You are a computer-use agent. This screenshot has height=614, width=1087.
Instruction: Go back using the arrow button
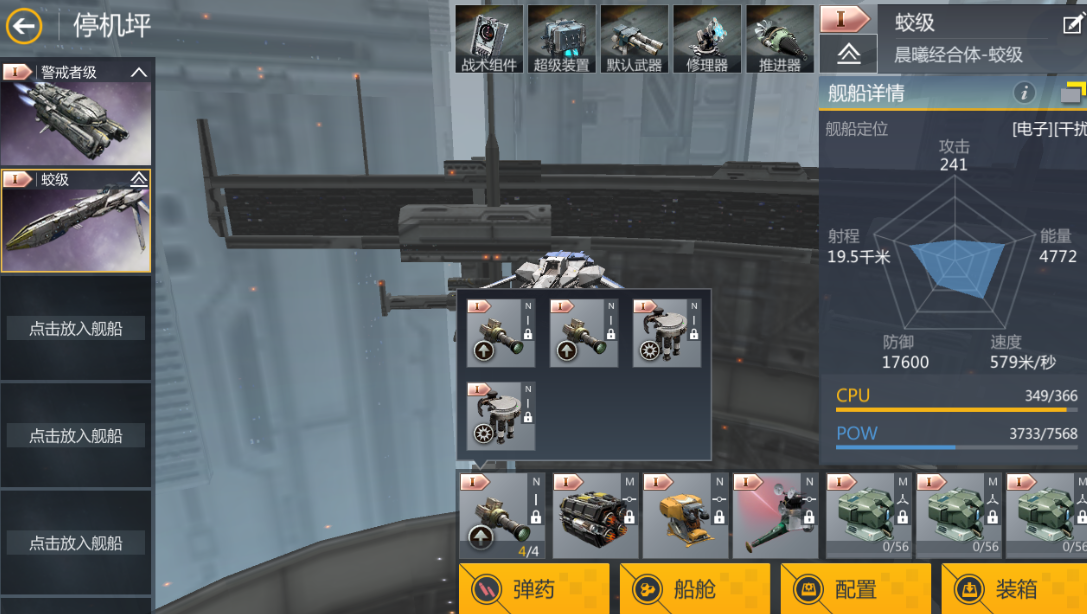coord(24,26)
